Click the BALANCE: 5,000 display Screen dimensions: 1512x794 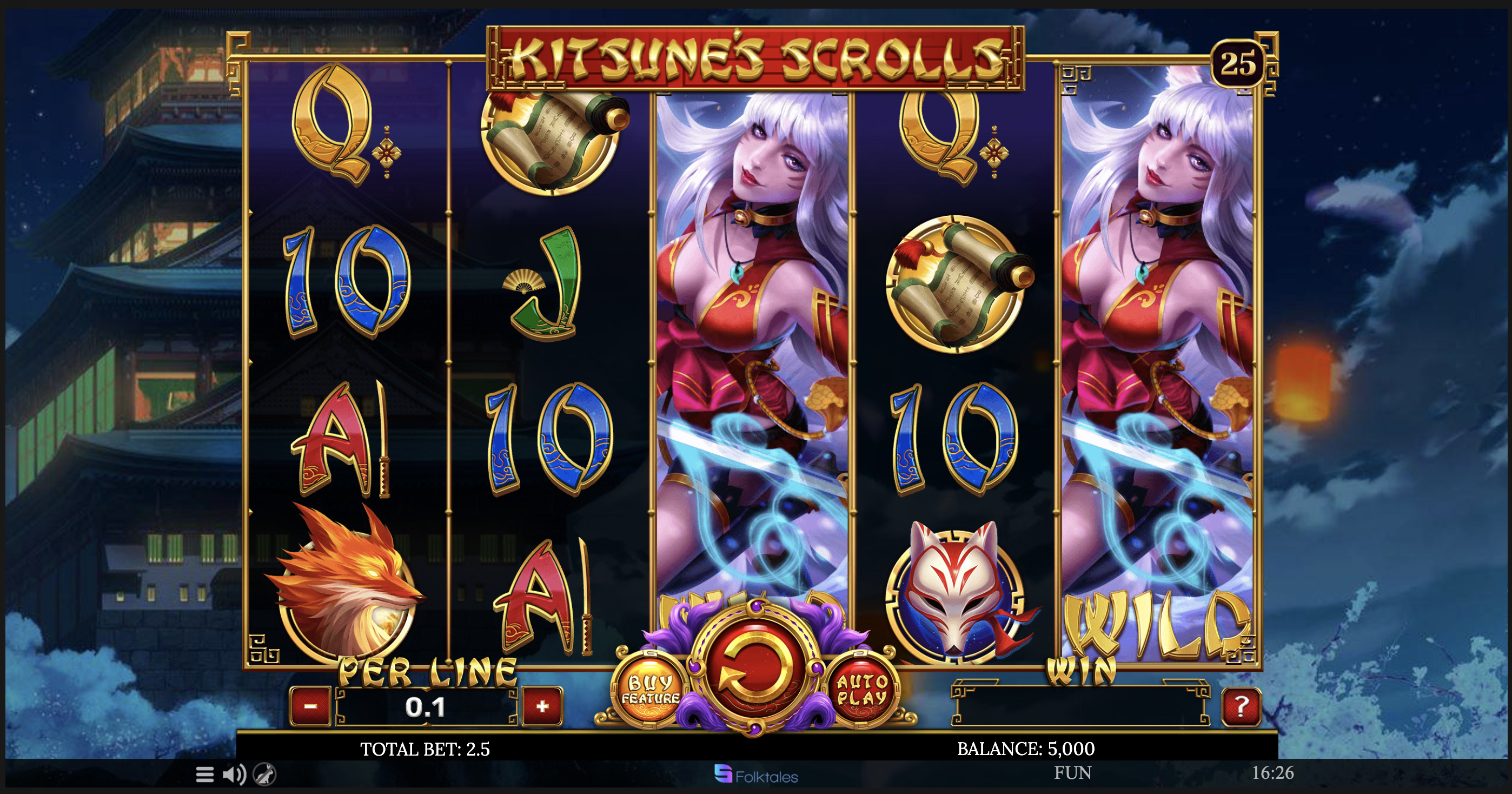pyautogui.click(x=1045, y=748)
